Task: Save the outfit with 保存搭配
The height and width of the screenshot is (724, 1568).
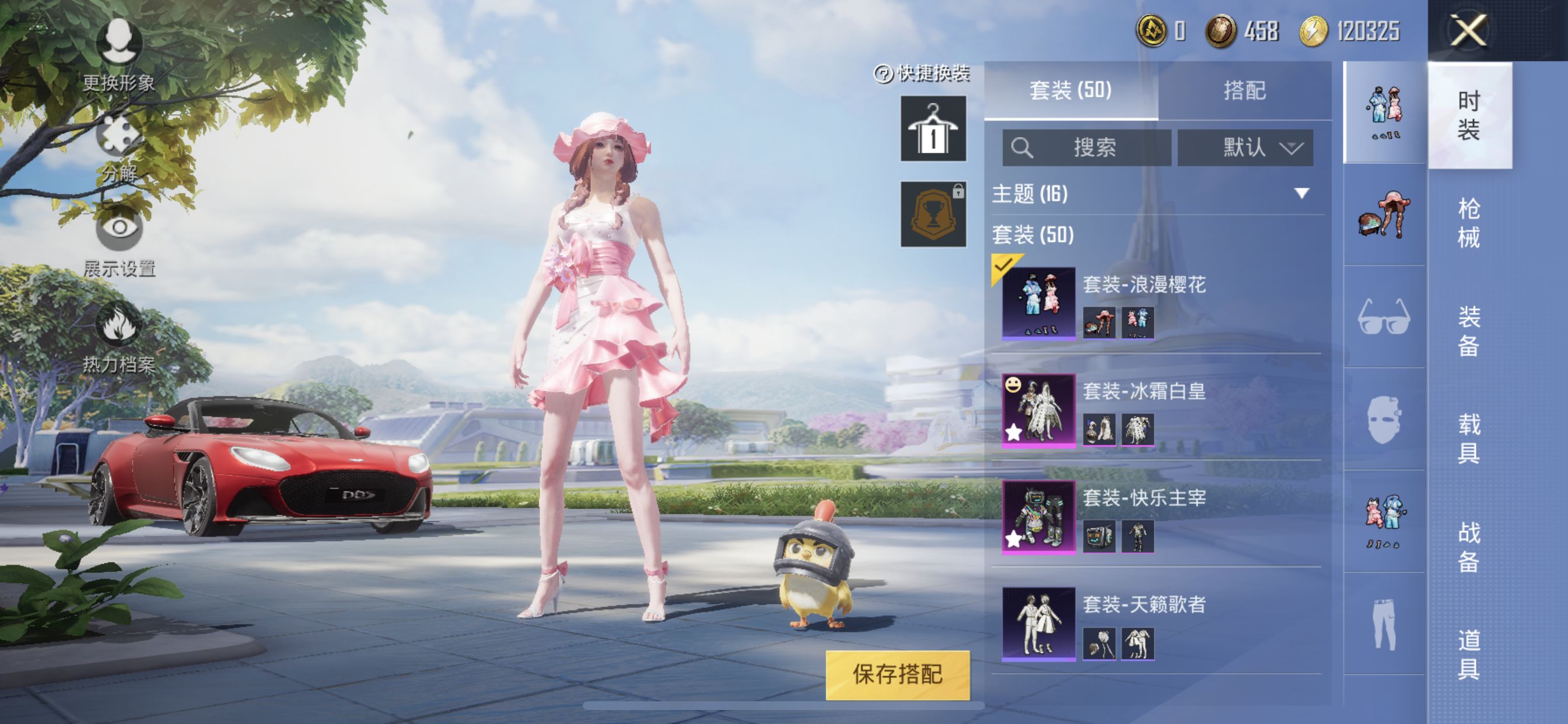Action: pyautogui.click(x=897, y=674)
